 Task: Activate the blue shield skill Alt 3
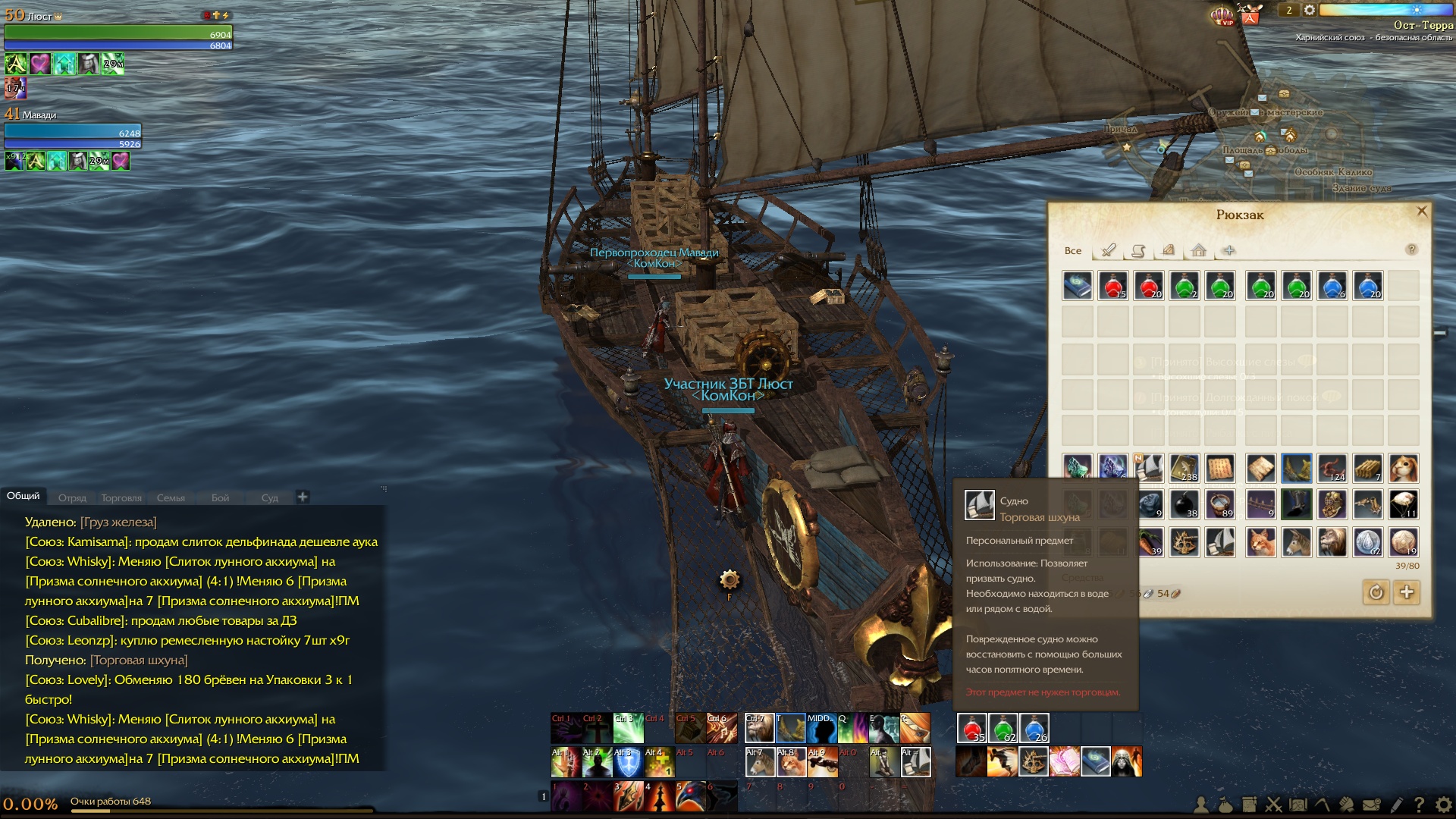628,762
